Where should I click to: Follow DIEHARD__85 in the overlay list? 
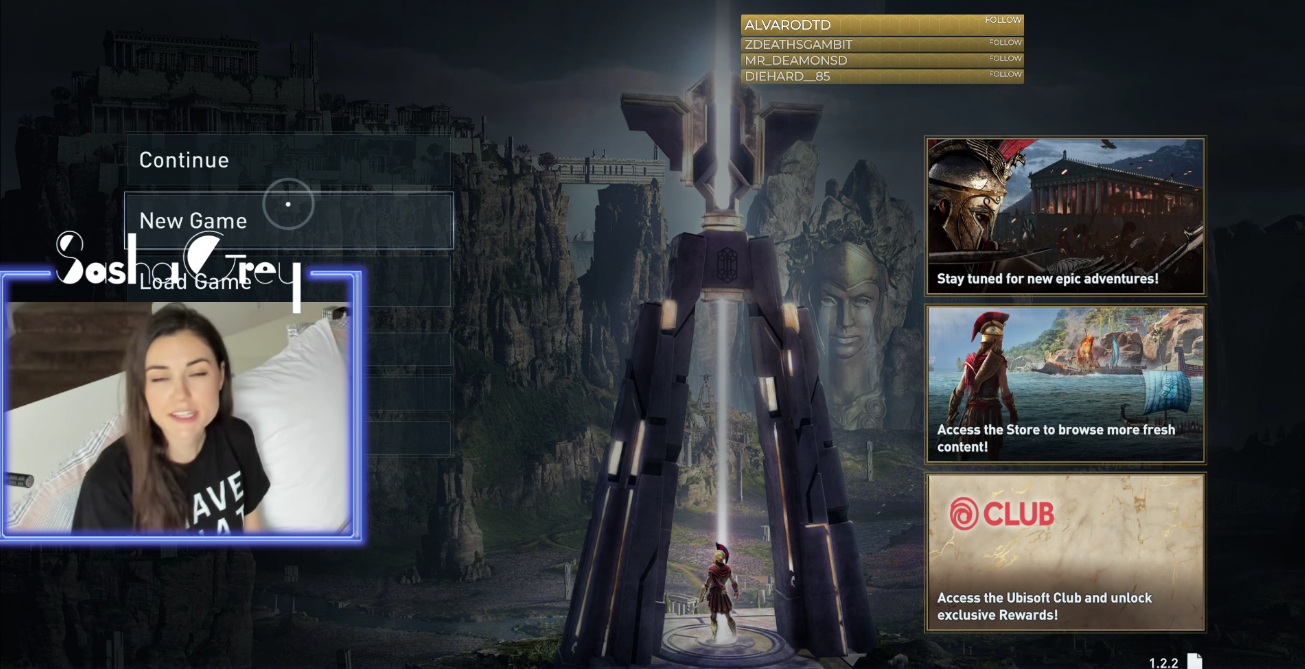(x=1005, y=75)
